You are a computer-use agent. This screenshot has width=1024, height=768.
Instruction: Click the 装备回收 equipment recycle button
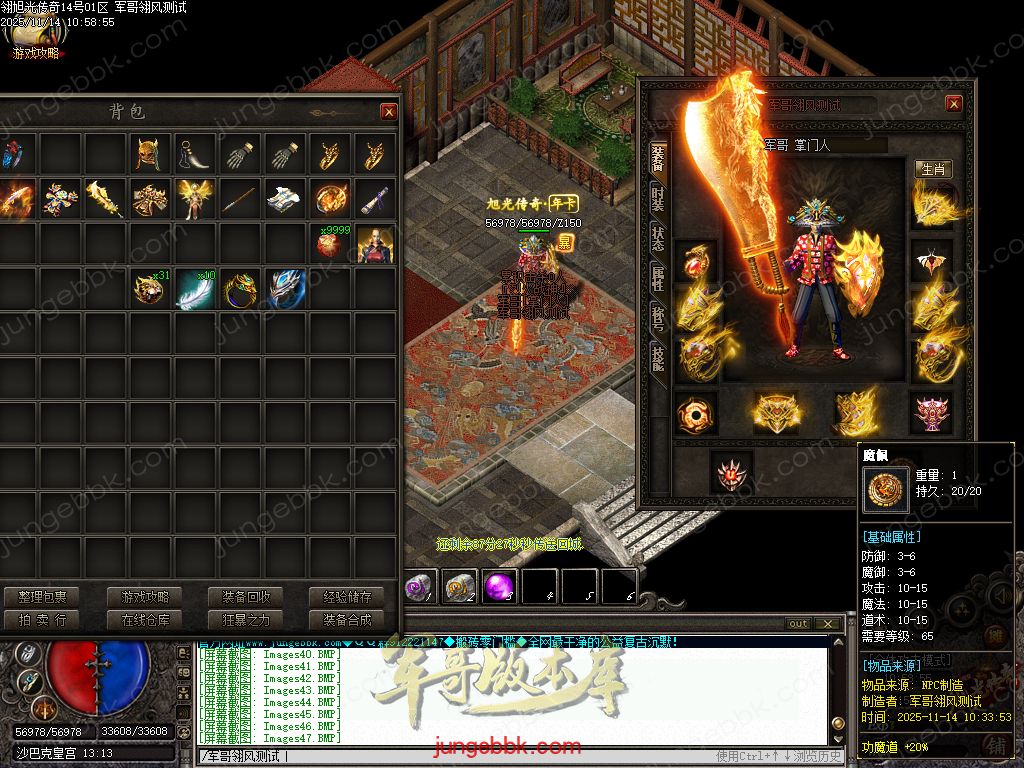tap(246, 597)
